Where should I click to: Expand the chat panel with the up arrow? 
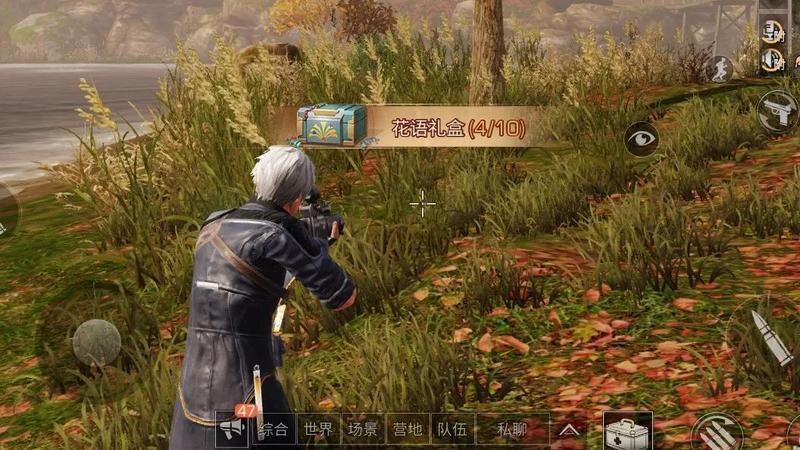568,430
